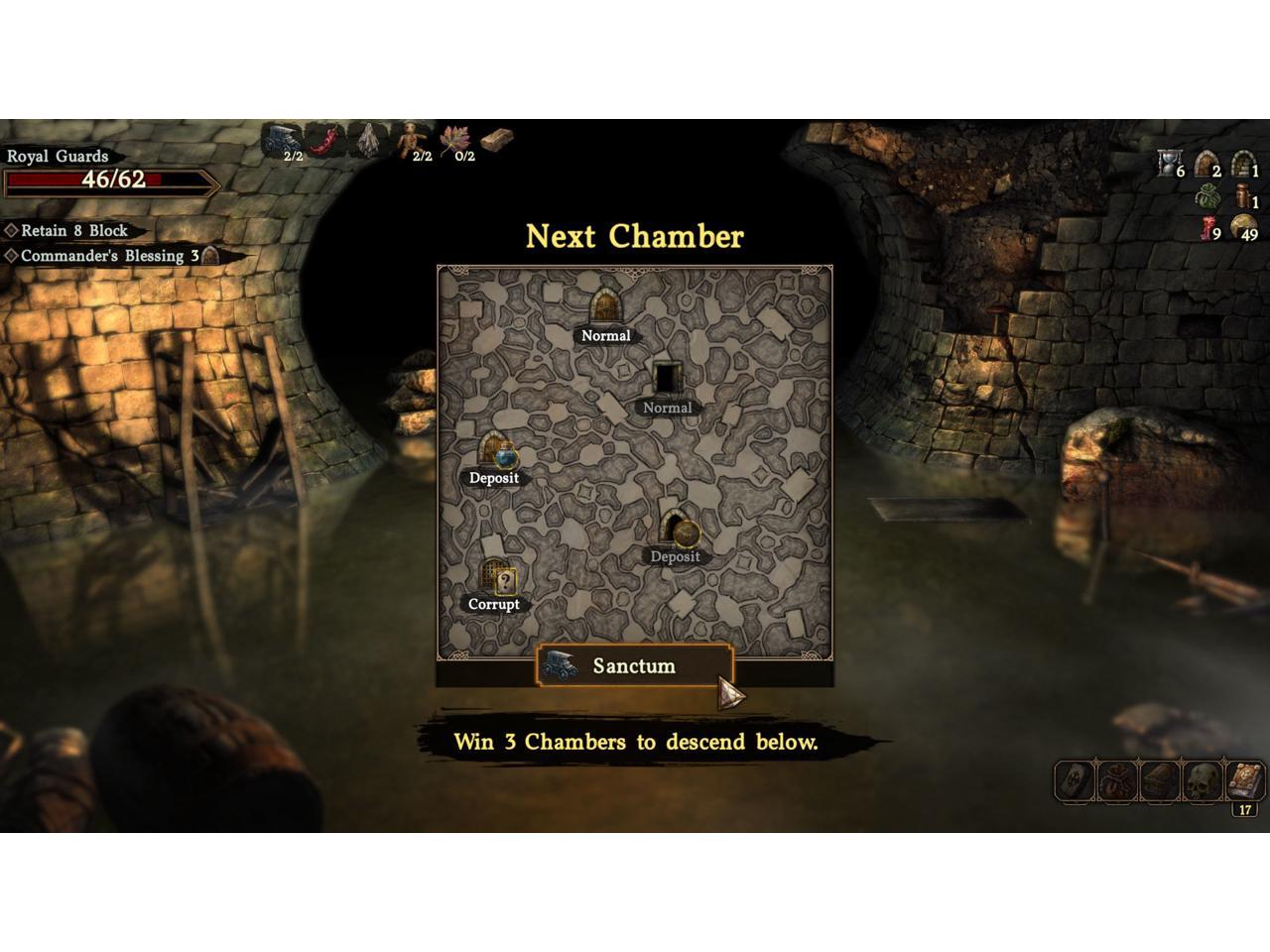Click the hourglass counter icon
The image size is (1270, 952).
tap(1169, 163)
